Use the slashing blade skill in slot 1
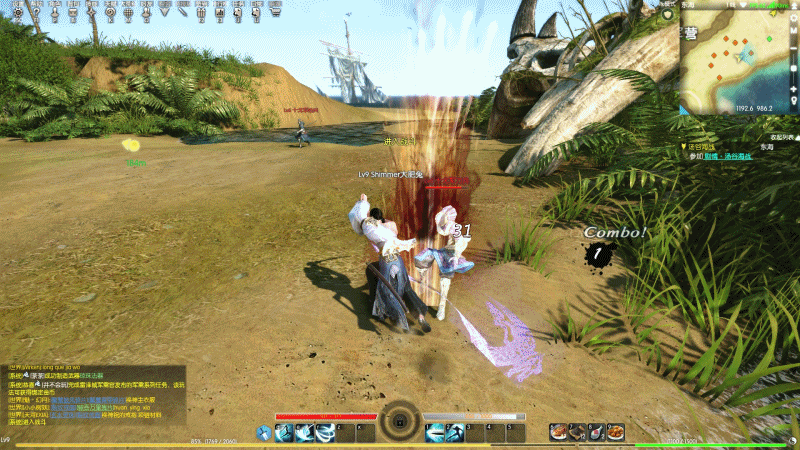 434,432
